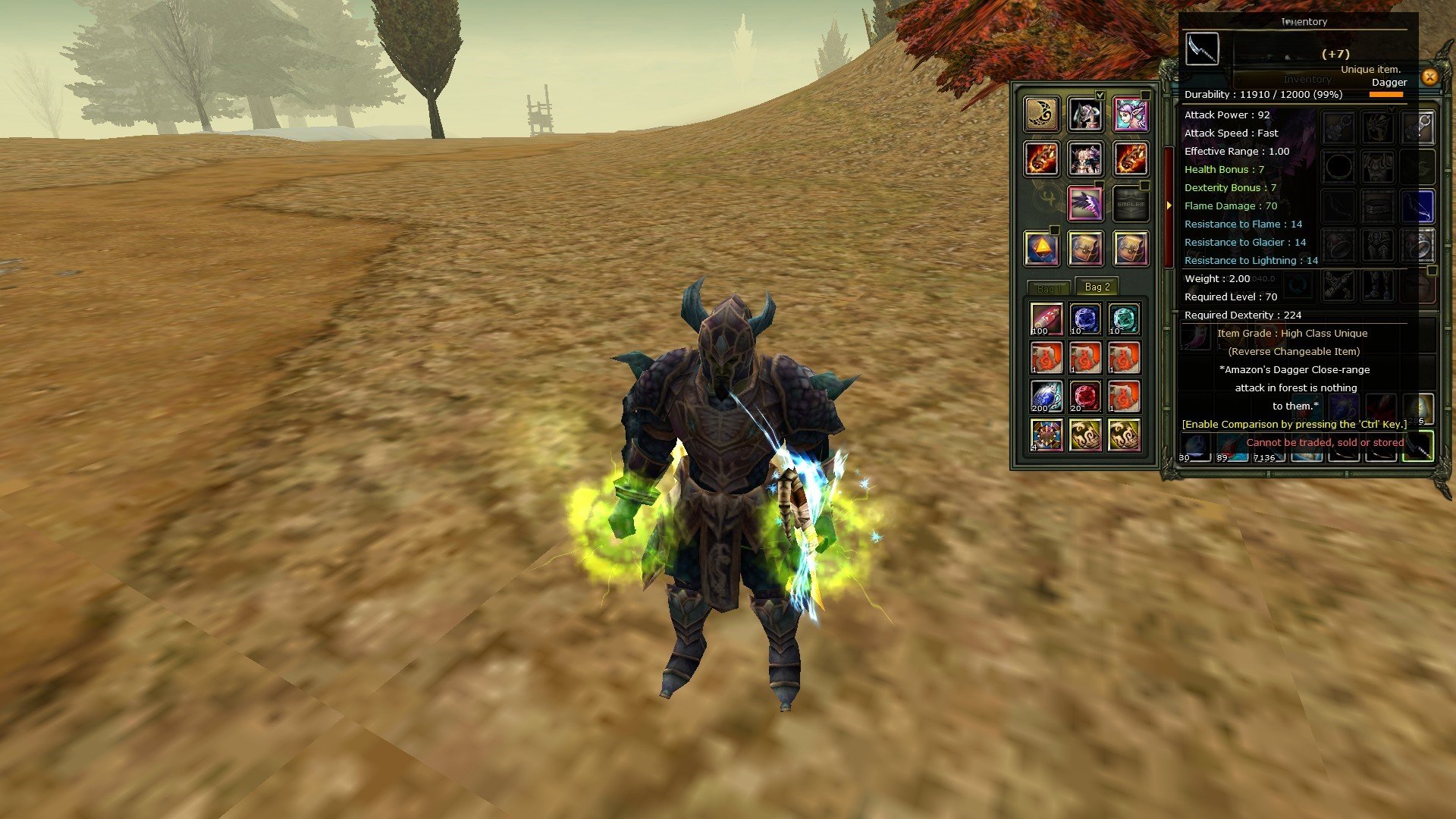Switch to the Bag 1 tab
This screenshot has width=1456, height=819.
(1050, 287)
